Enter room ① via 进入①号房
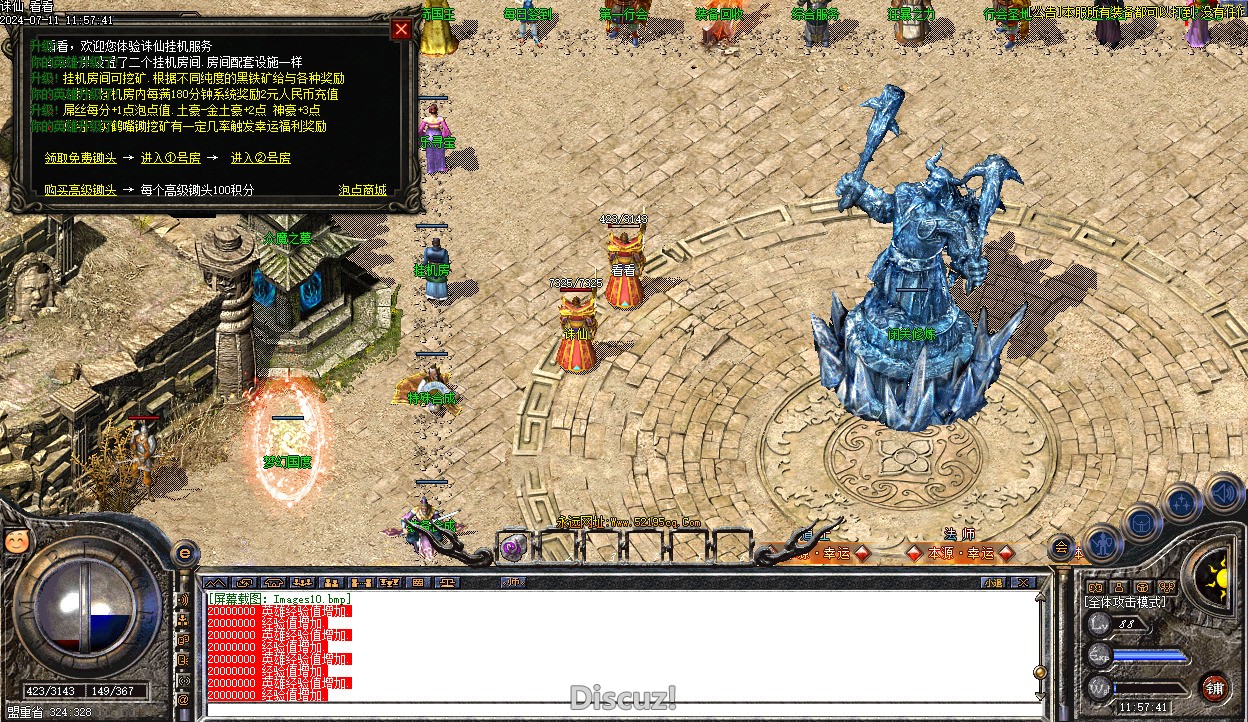This screenshot has height=722, width=1248. point(170,158)
